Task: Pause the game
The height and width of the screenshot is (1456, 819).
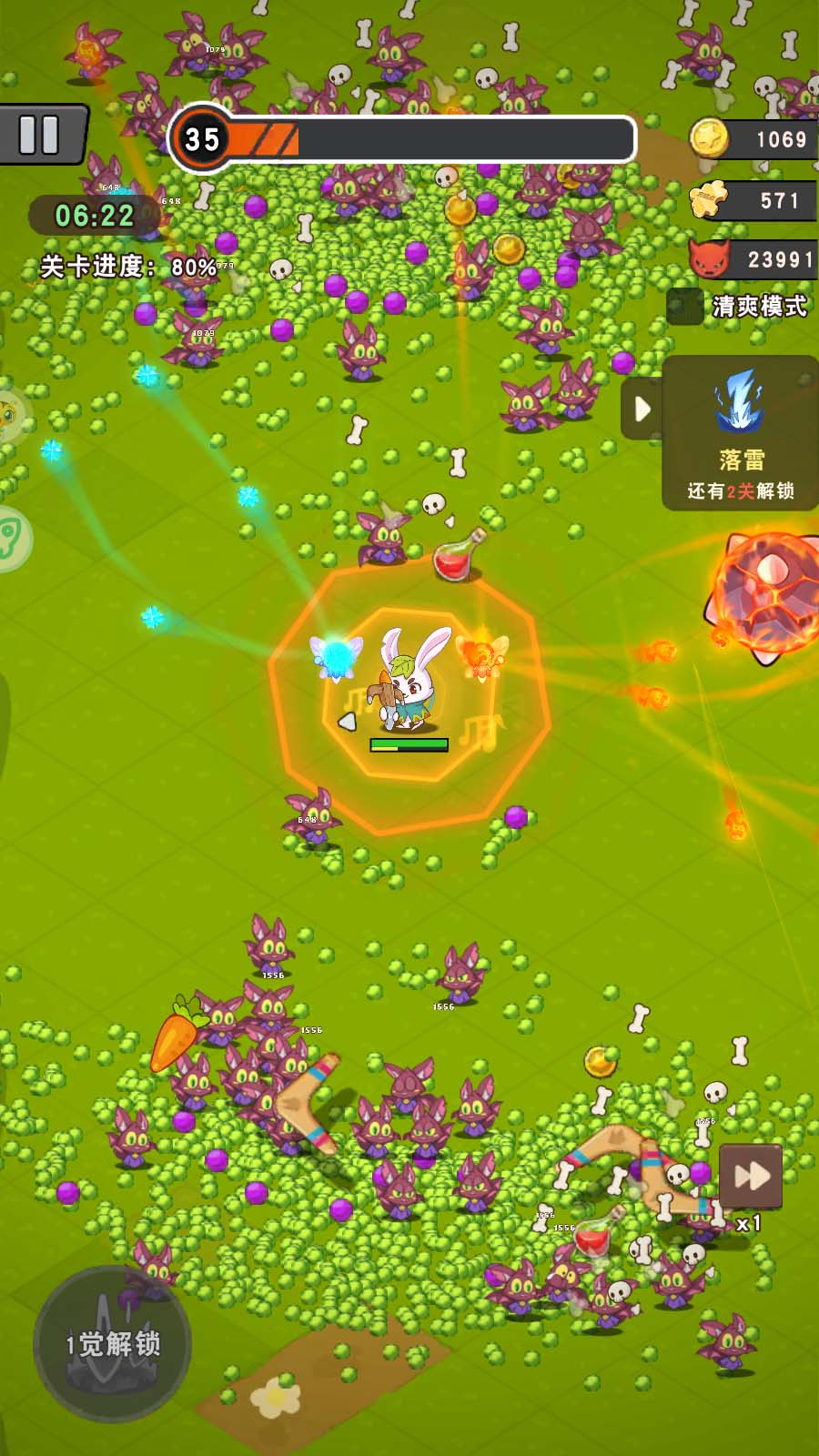Action: click(41, 135)
